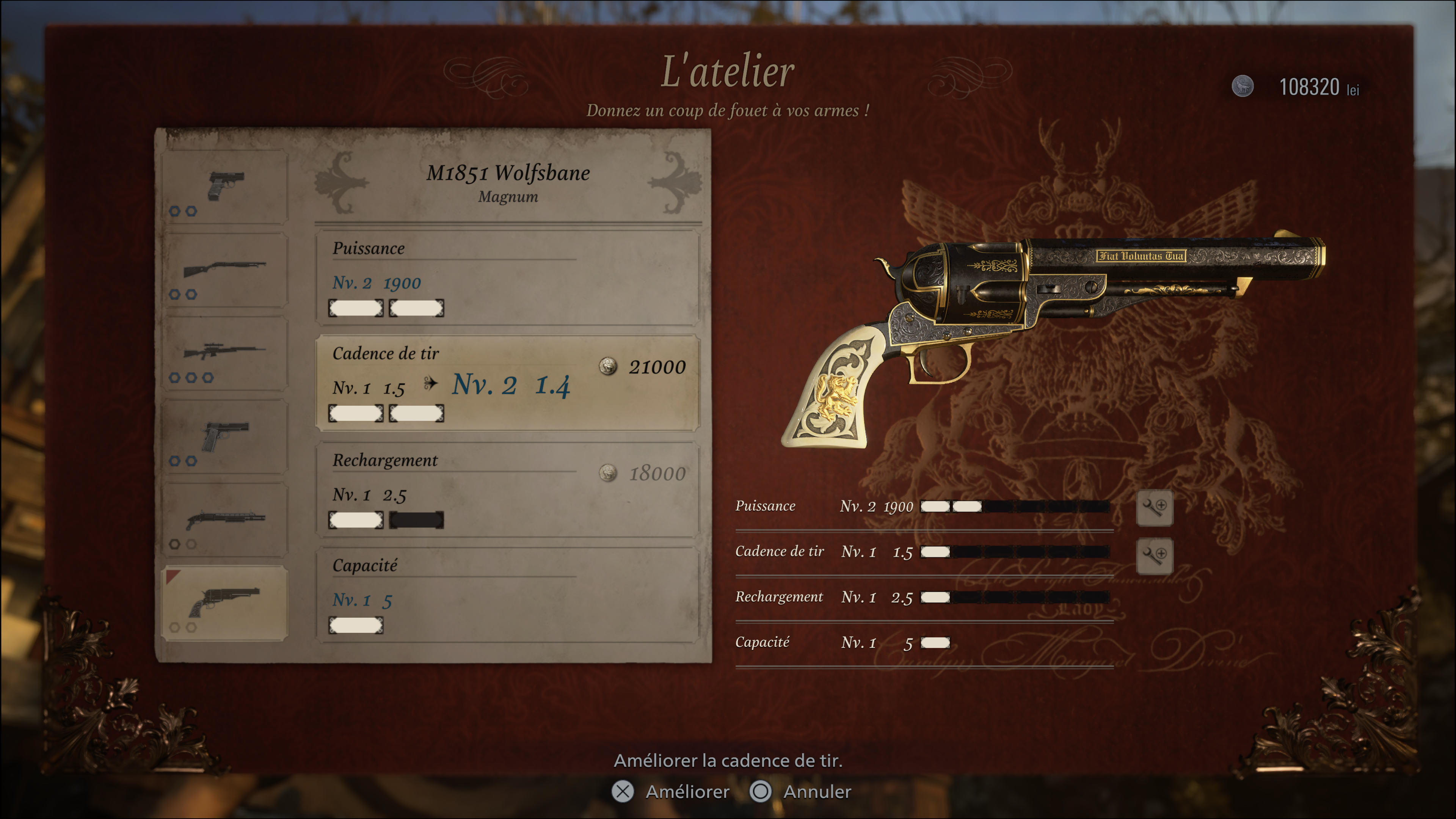Select the compact LEMI pistol at top of list
The image size is (1456, 819).
click(225, 187)
